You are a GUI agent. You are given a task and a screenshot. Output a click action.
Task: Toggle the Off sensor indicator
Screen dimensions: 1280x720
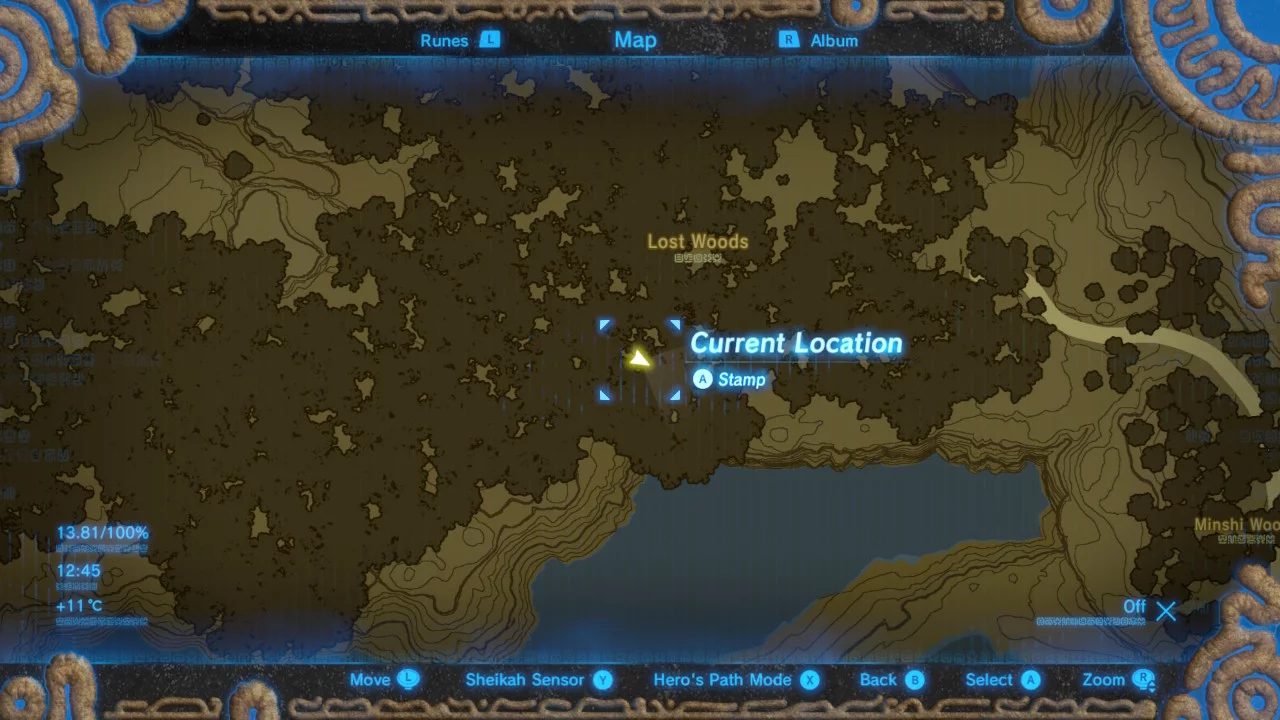[1150, 608]
